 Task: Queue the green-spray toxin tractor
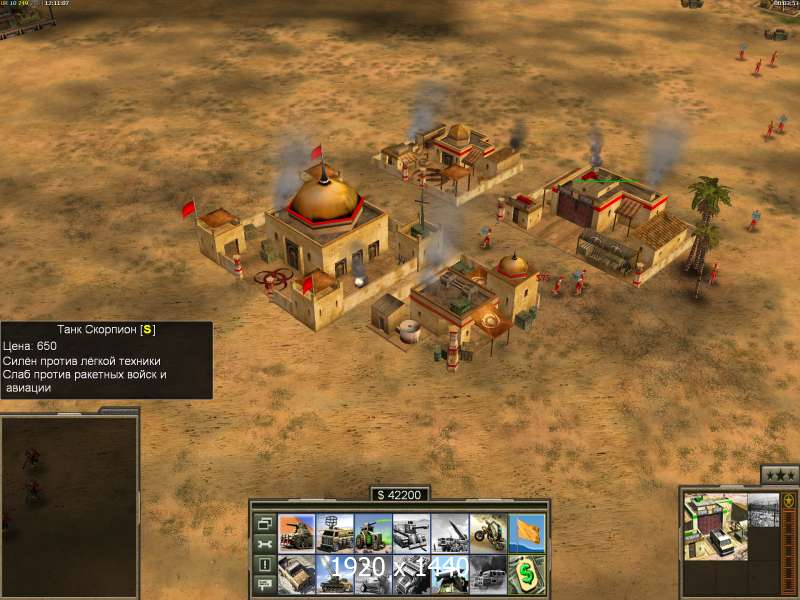(x=373, y=533)
